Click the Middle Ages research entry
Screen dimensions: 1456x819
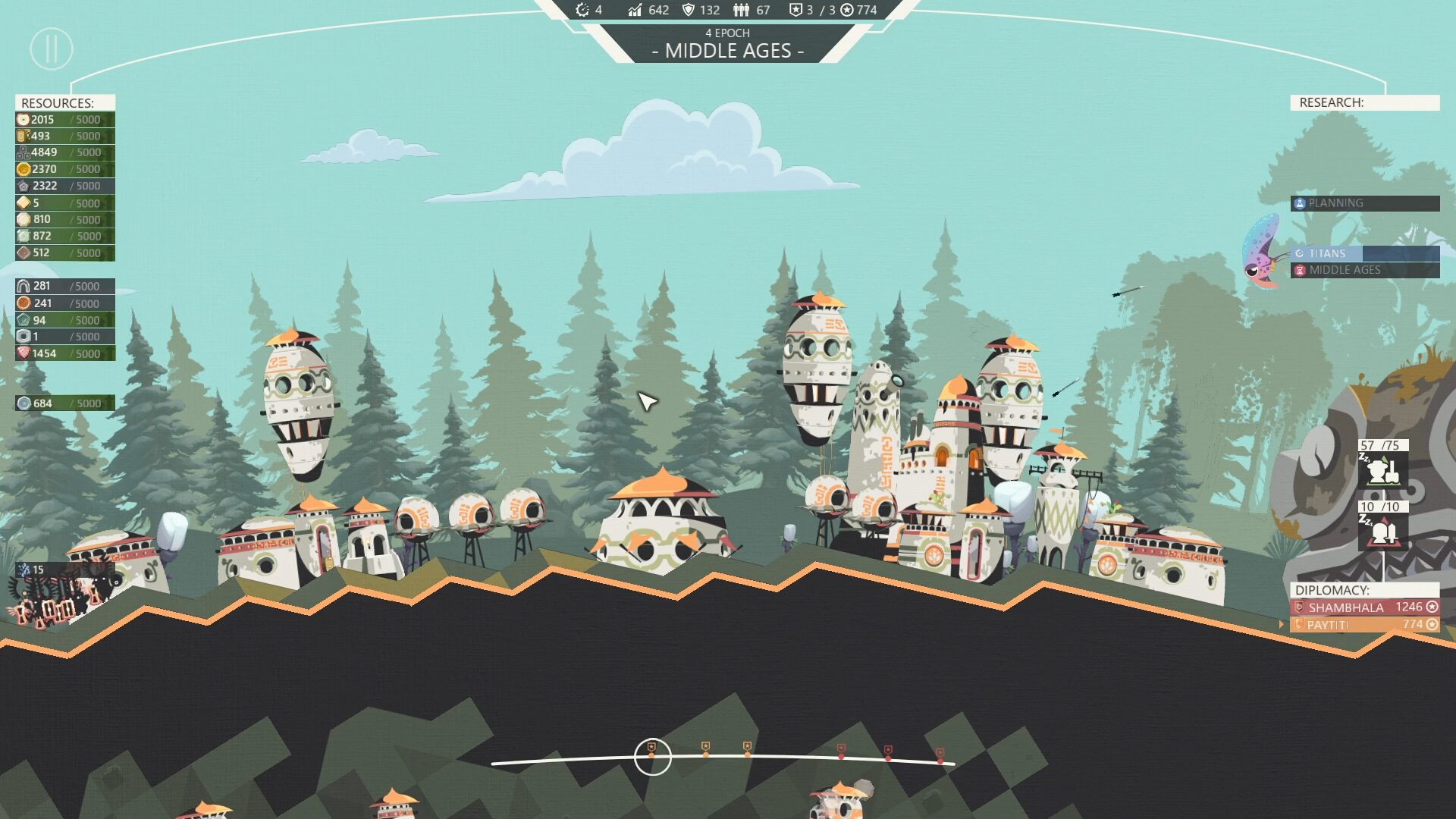[x=1364, y=270]
